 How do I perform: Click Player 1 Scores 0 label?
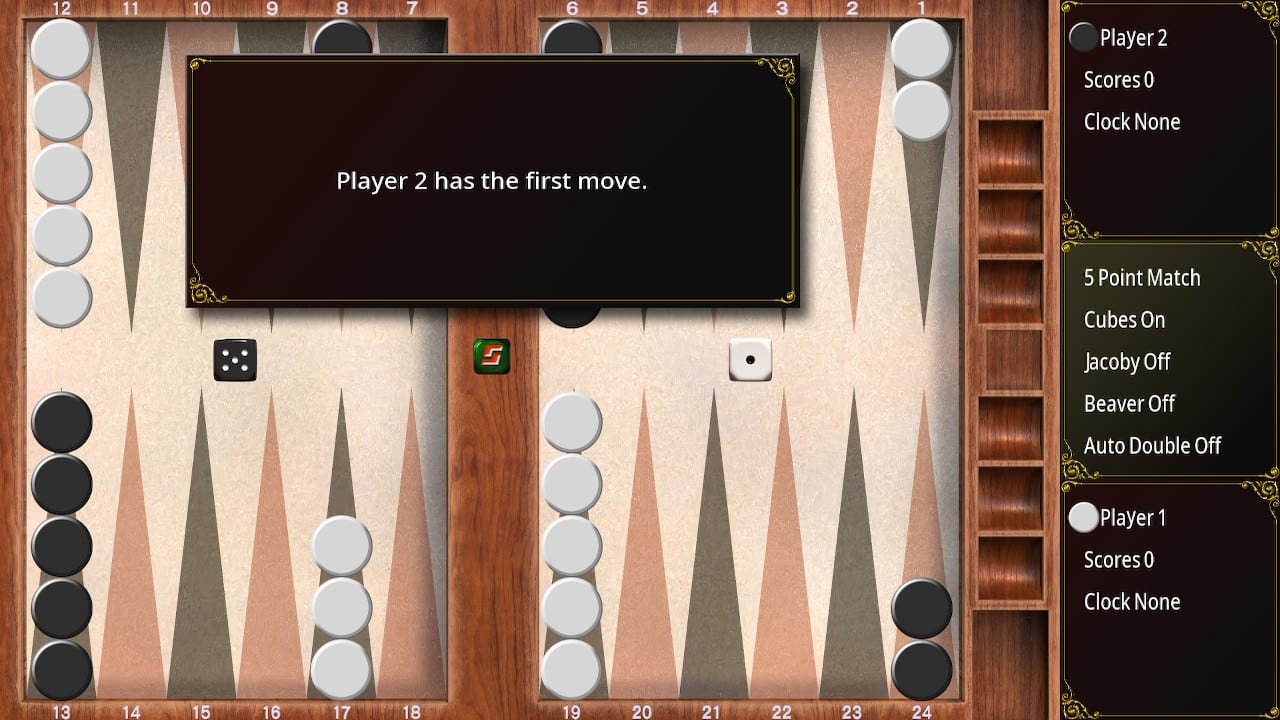click(1117, 559)
